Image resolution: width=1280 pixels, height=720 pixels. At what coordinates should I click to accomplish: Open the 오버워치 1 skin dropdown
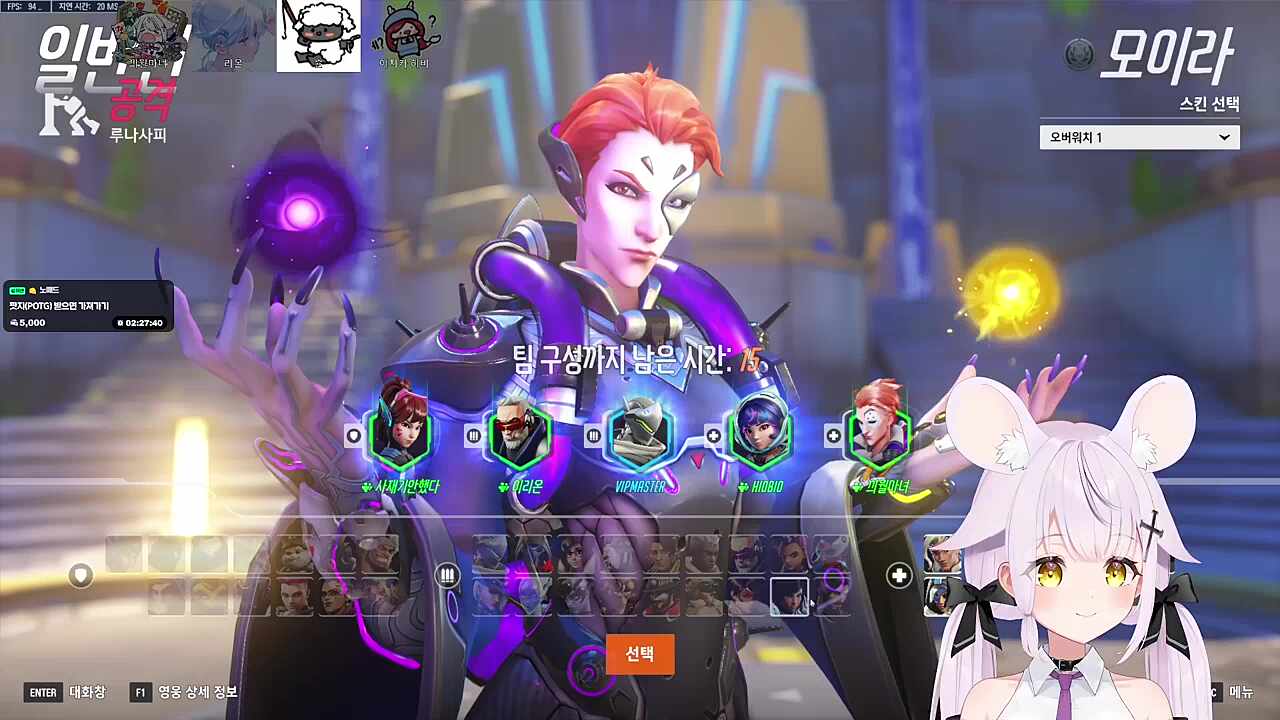(x=1139, y=137)
